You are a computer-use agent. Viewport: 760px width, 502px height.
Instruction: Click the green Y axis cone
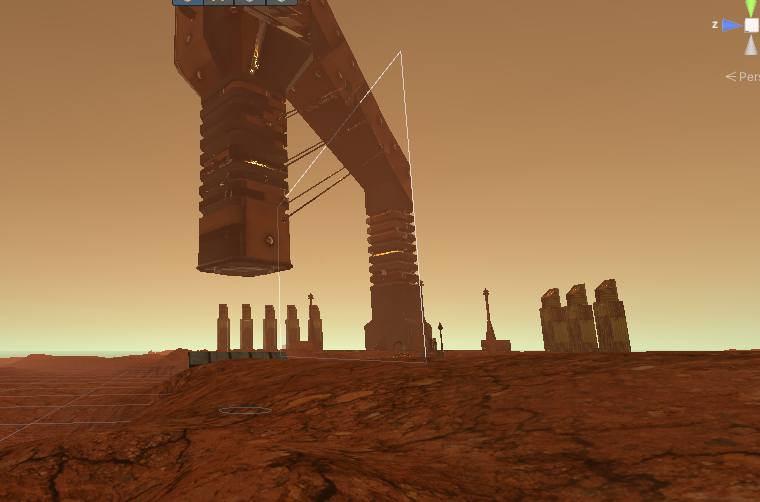(751, 8)
